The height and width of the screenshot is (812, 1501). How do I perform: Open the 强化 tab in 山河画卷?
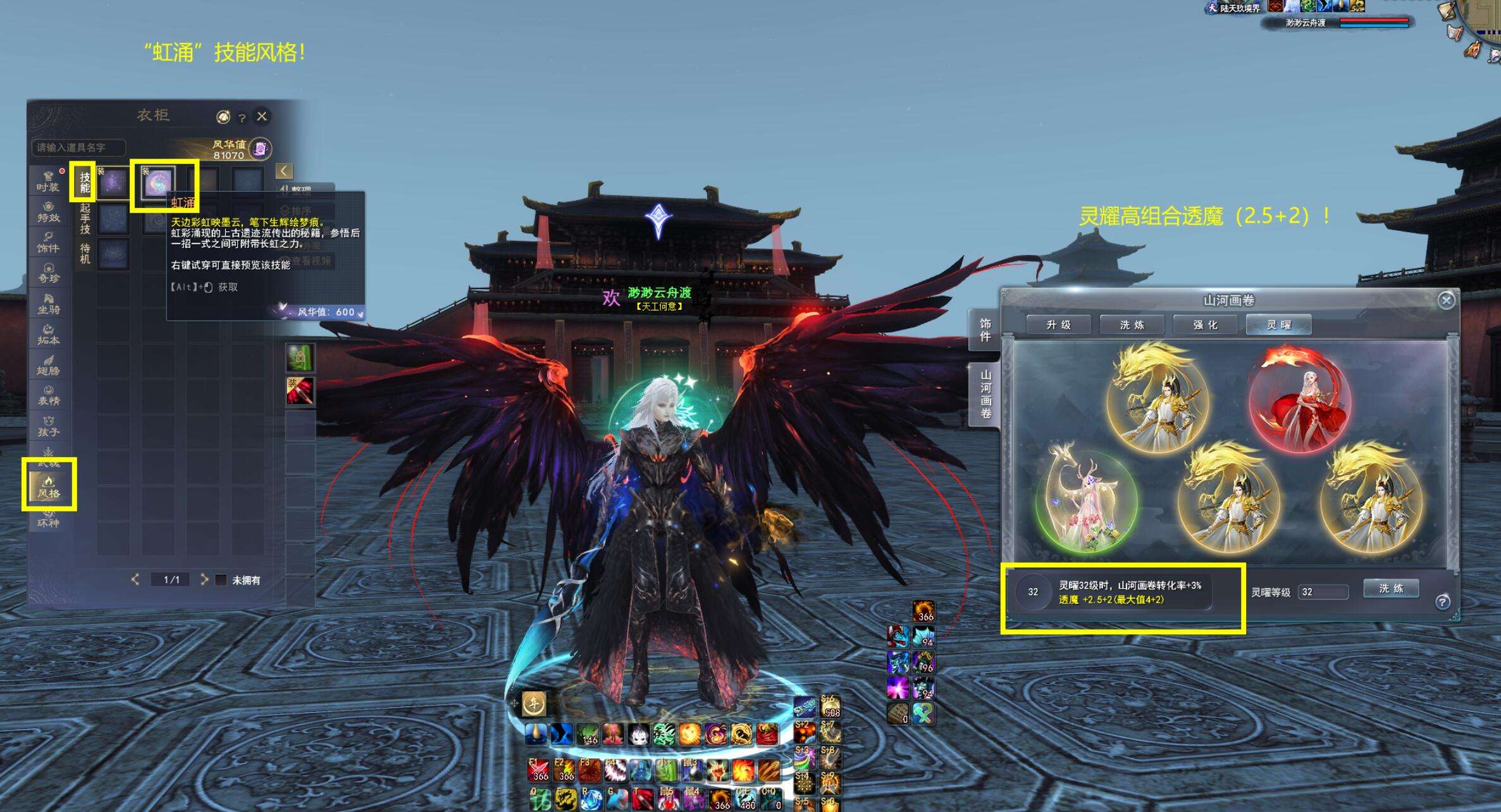point(1205,325)
